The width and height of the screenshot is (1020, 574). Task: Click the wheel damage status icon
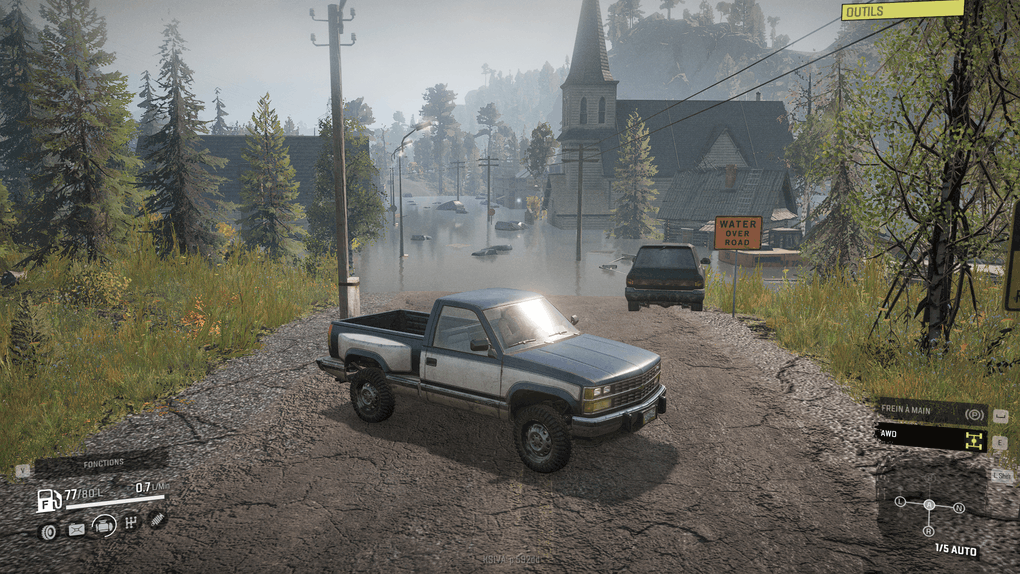click(48, 531)
